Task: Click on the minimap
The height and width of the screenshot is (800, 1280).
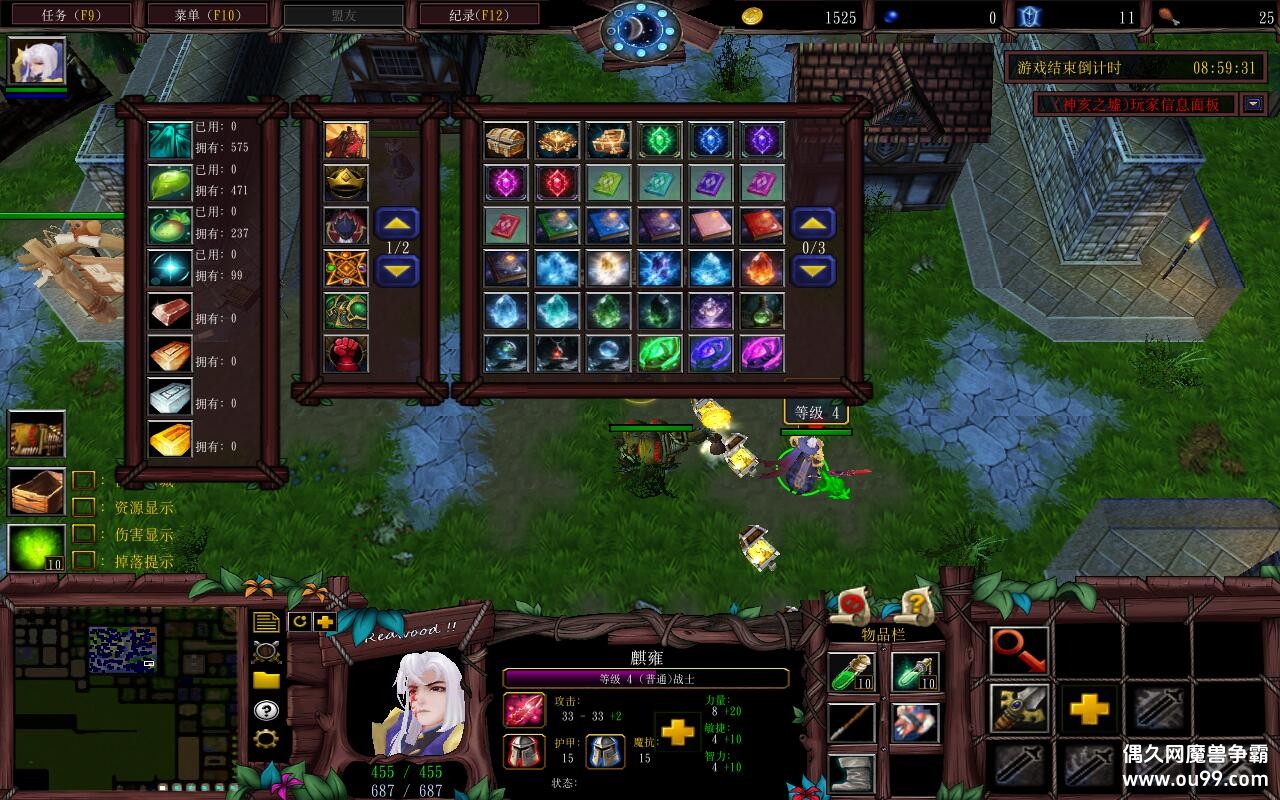Action: (125, 690)
